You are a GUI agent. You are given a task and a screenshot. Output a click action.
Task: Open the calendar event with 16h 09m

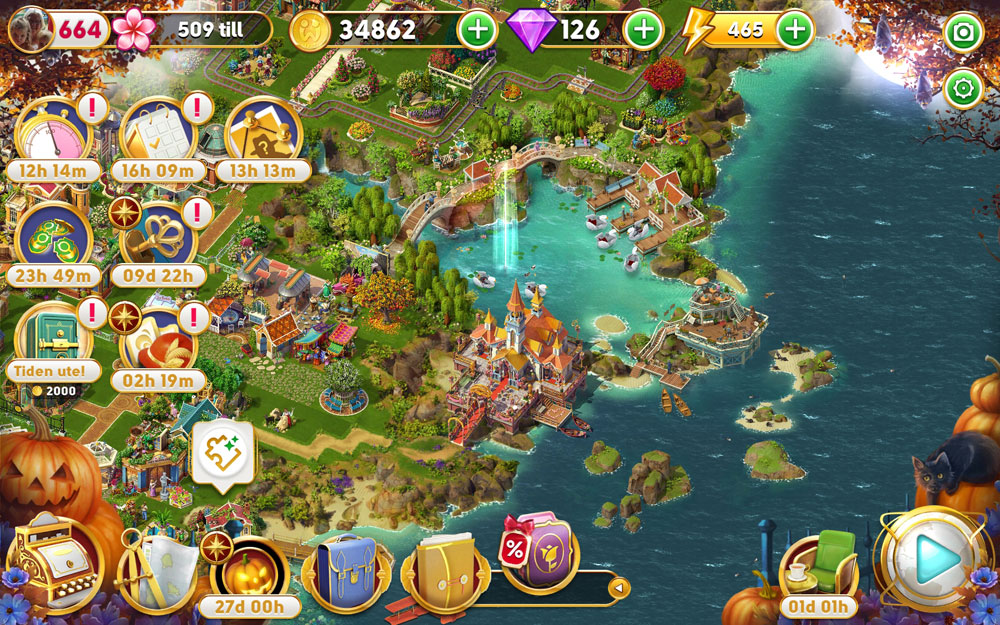tap(157, 135)
